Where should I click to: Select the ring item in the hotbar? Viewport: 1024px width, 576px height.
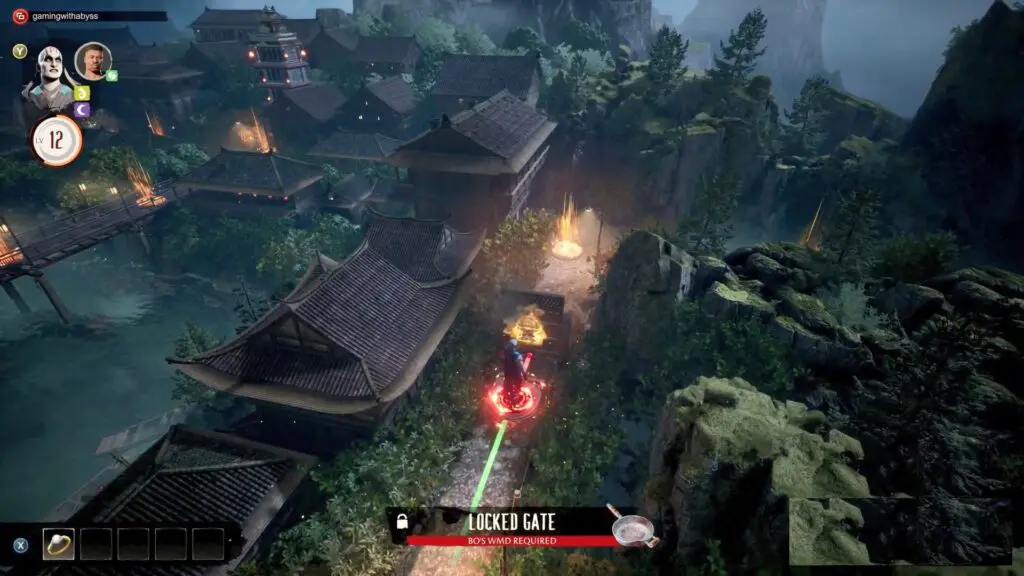(x=58, y=544)
